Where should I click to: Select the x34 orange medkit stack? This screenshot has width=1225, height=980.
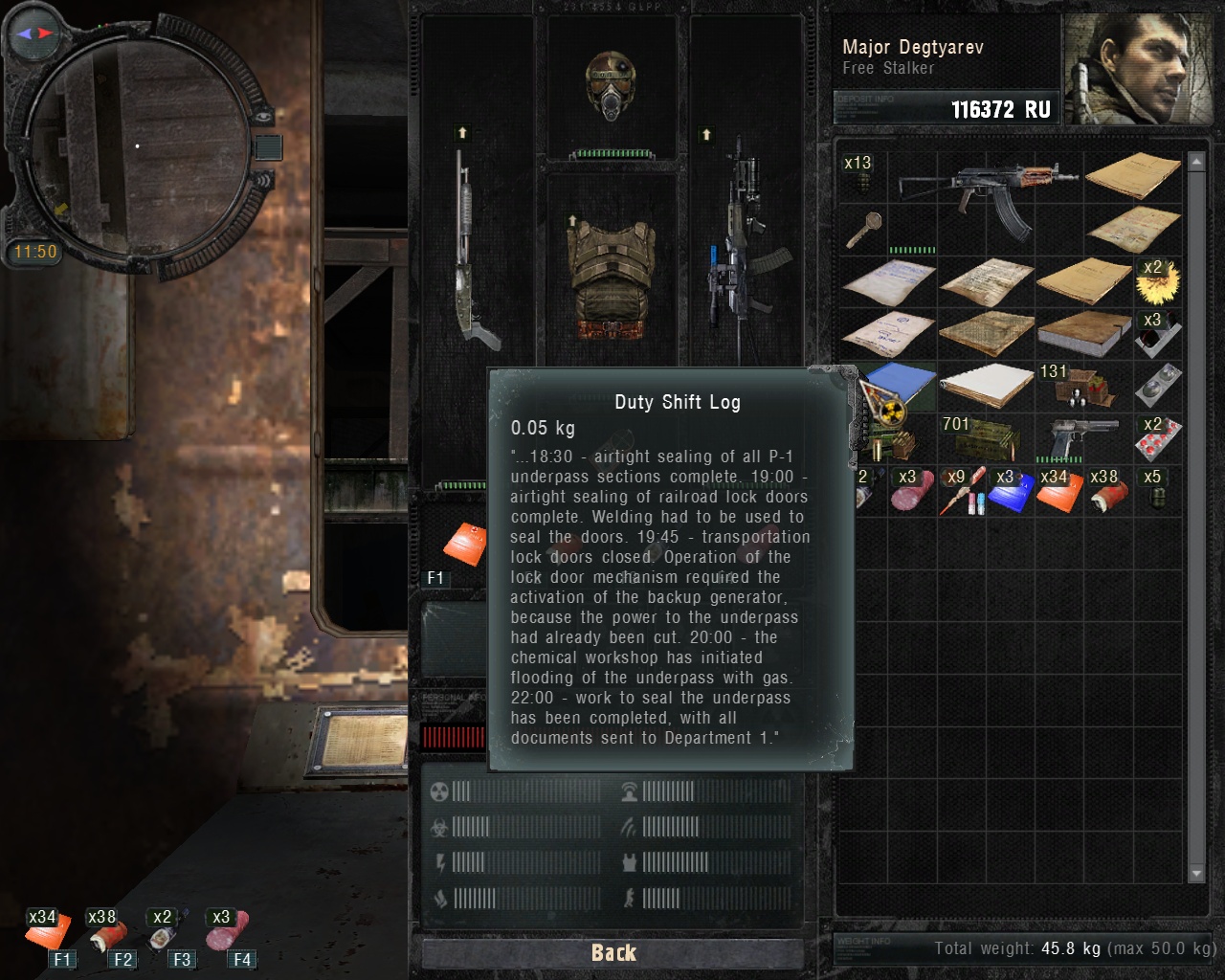pyautogui.click(x=1058, y=490)
